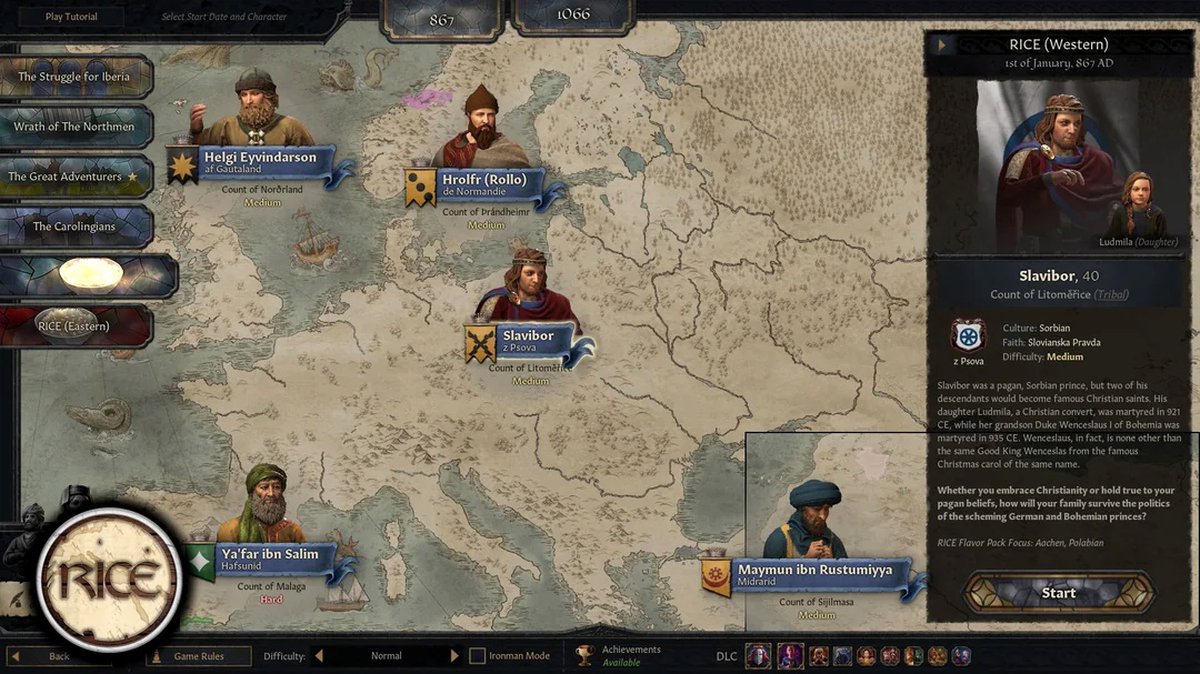Image resolution: width=1200 pixels, height=674 pixels.
Task: Choose the Wrath of The Northmen bookmark
Action: (x=75, y=127)
